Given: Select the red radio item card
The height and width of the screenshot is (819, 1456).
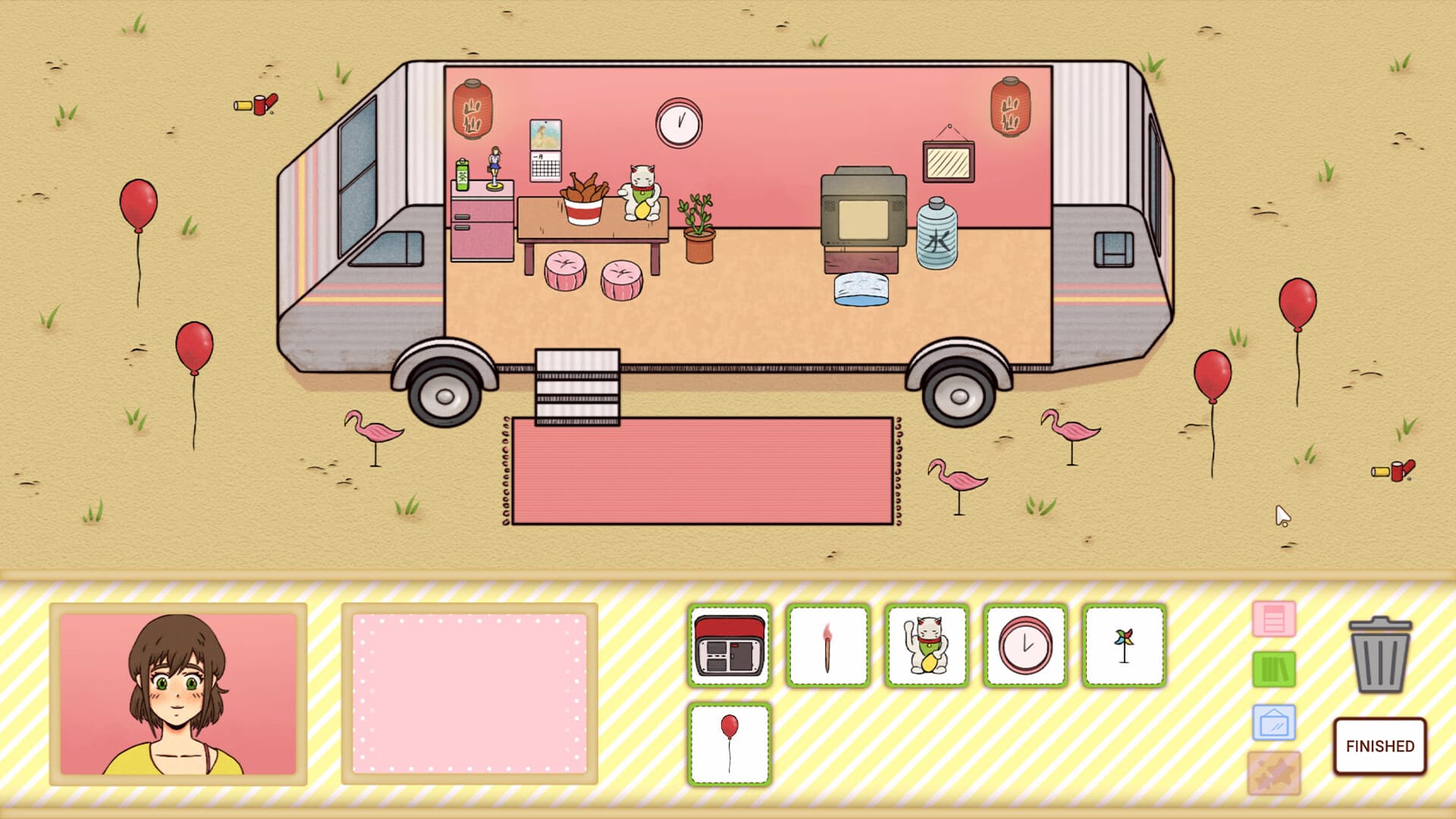Looking at the screenshot, I should click(729, 645).
